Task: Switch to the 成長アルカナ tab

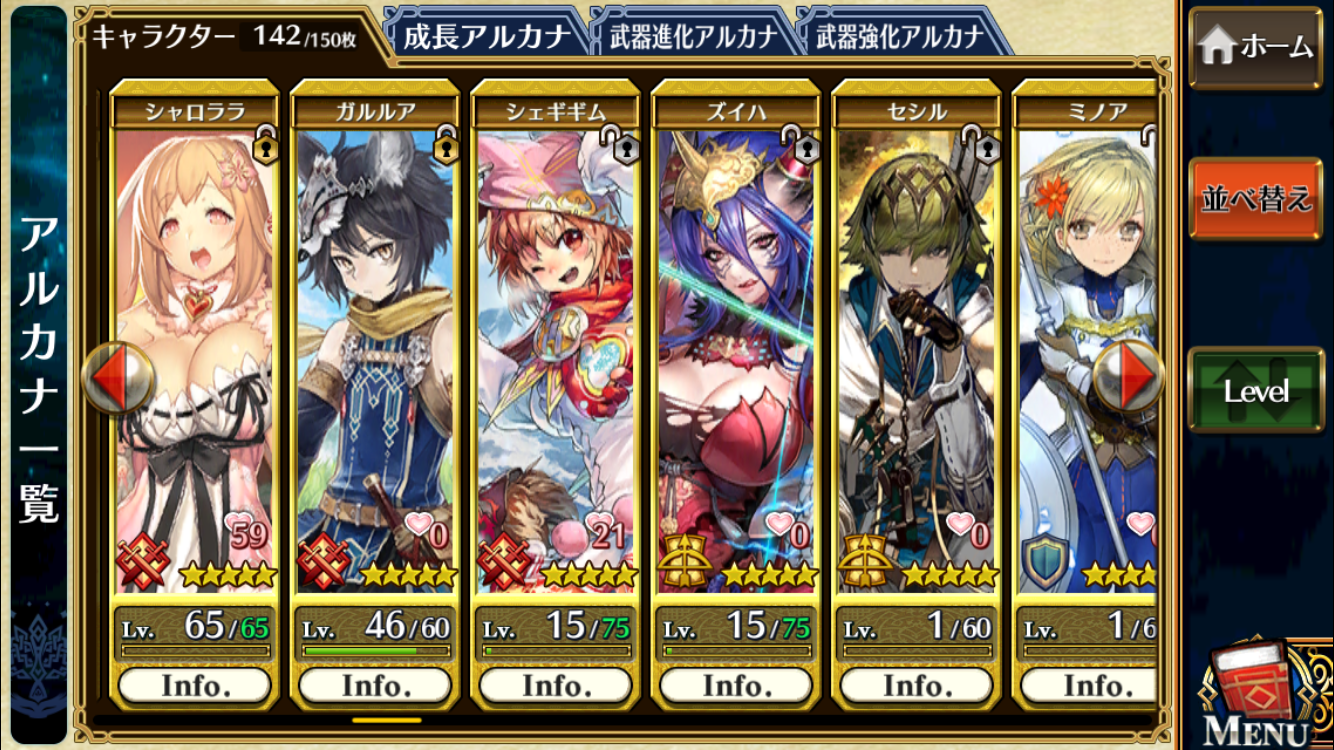Action: click(486, 36)
